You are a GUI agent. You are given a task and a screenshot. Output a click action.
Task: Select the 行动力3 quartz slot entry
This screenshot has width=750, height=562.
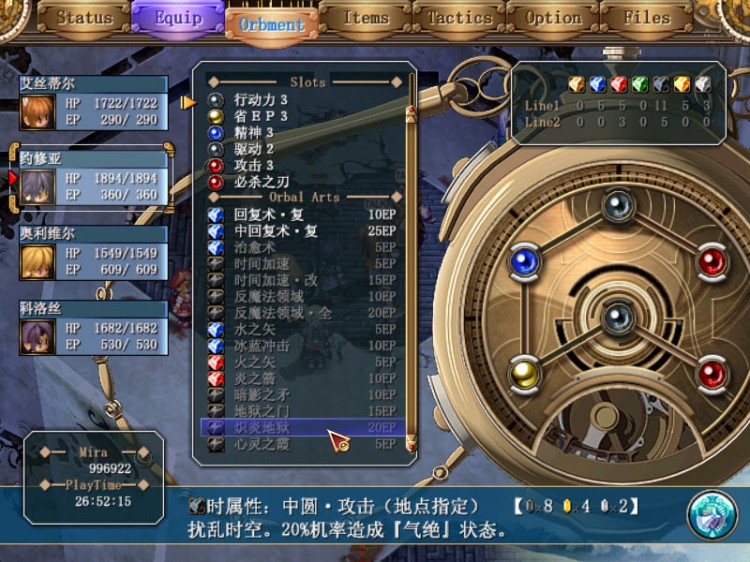tap(261, 100)
